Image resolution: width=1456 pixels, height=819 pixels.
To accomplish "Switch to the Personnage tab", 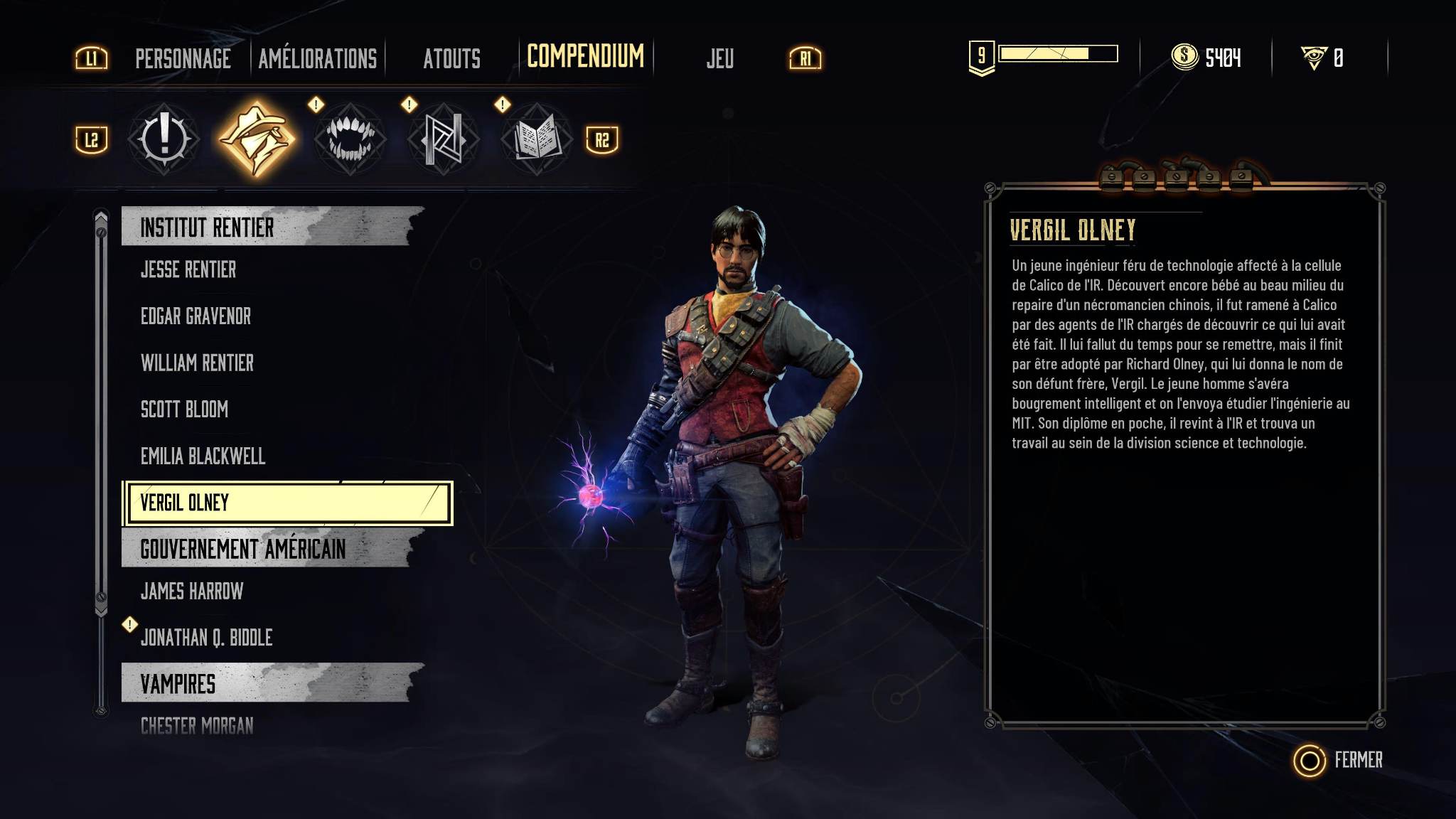I will tap(183, 58).
